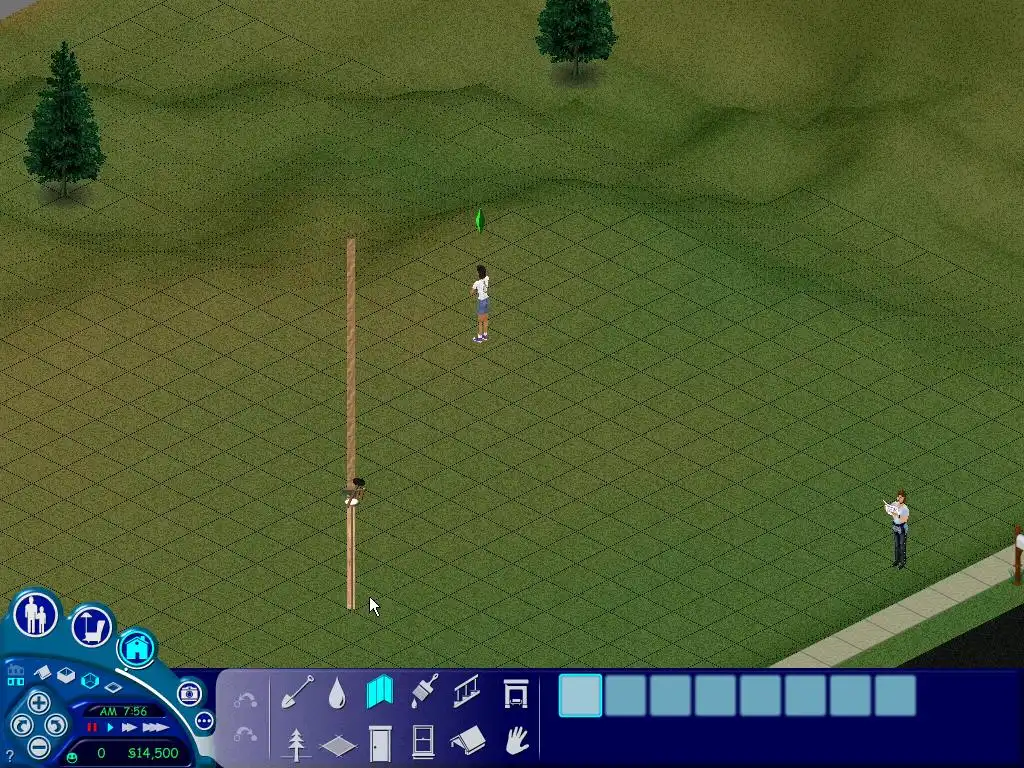This screenshot has height=768, width=1024.
Task: Select the Build mode house button
Action: [137, 648]
